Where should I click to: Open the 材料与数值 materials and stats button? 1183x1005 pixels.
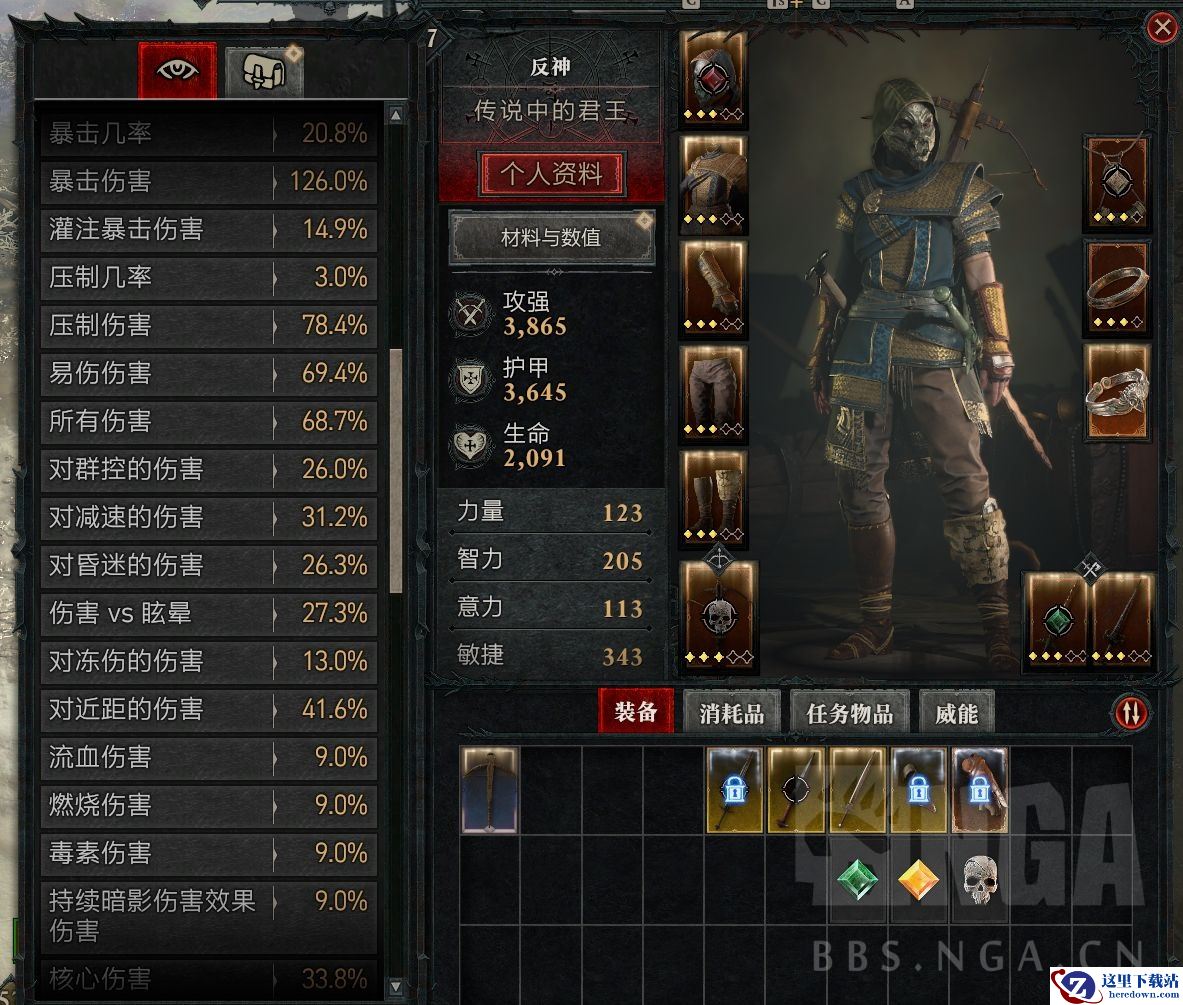pyautogui.click(x=552, y=238)
